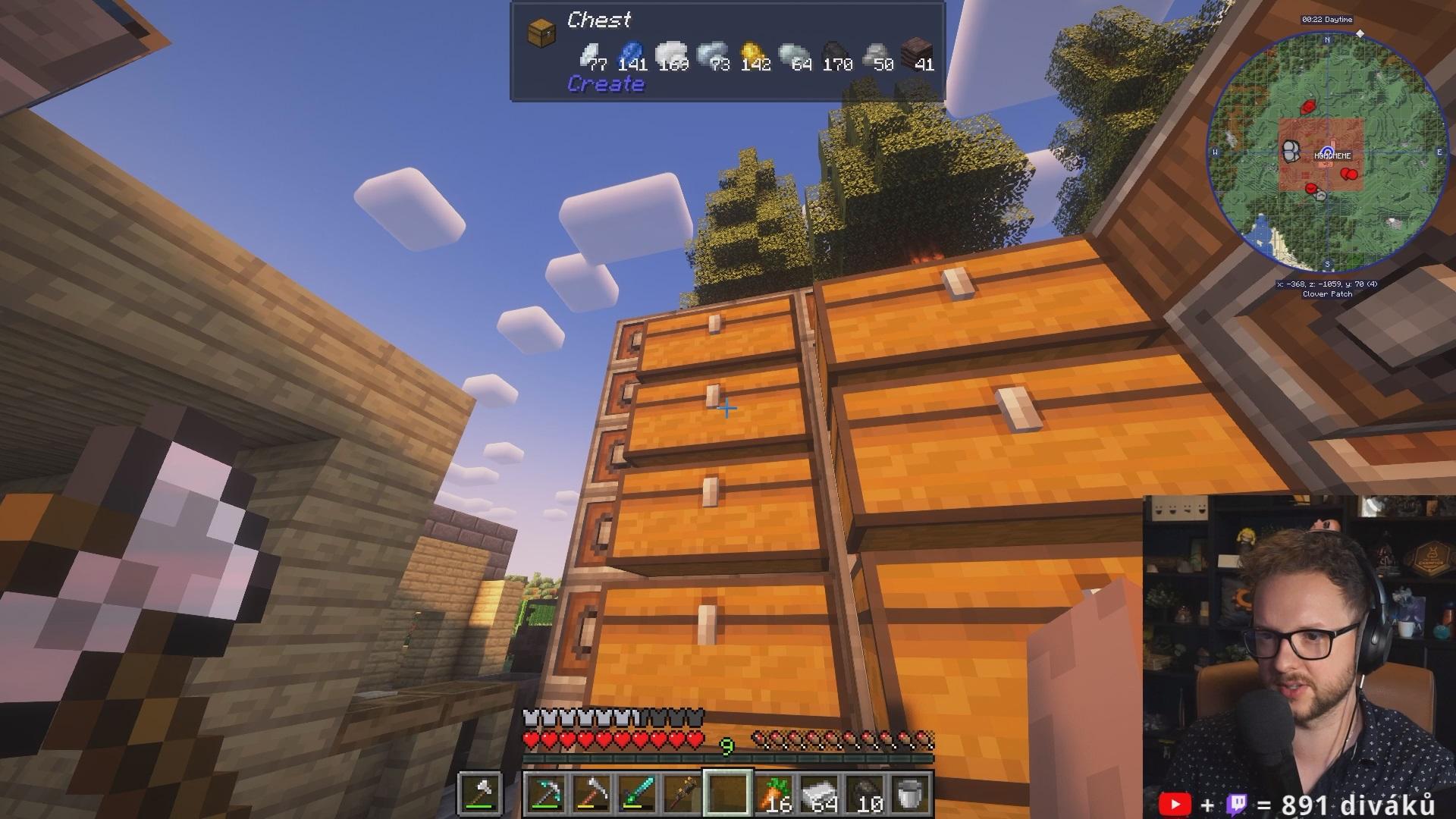Select the copper-handled hoe hotbar slot
The height and width of the screenshot is (819, 1456).
click(x=591, y=794)
